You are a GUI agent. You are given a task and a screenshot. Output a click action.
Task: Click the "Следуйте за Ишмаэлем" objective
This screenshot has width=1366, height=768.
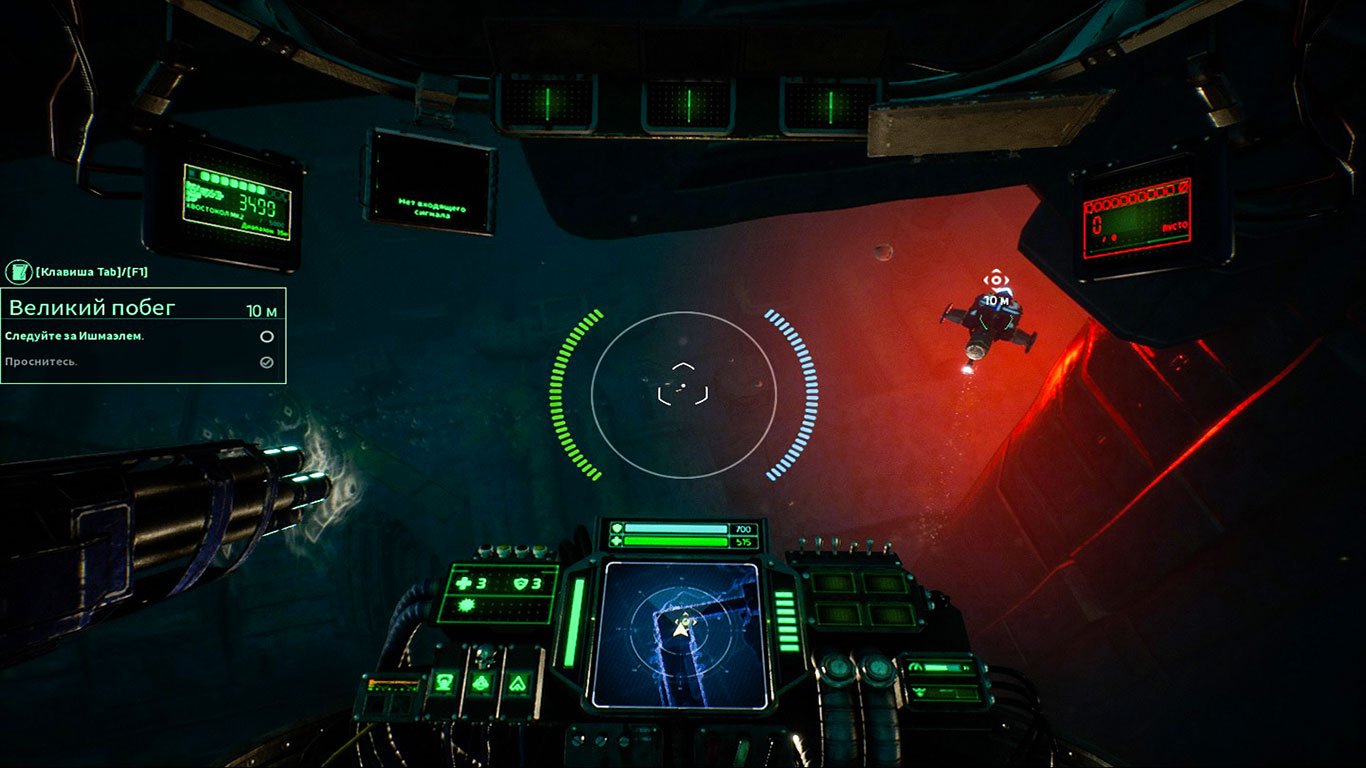coord(75,336)
